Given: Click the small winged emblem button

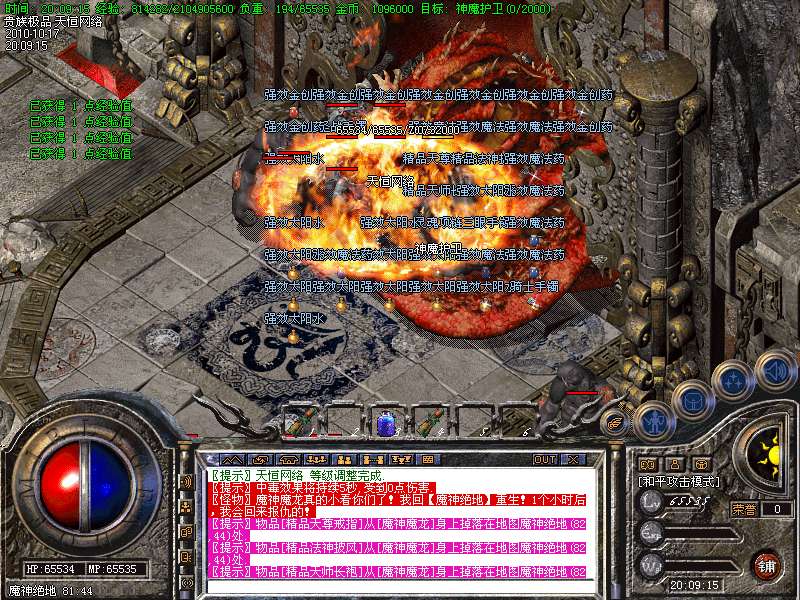Looking at the screenshot, I should 616,423.
